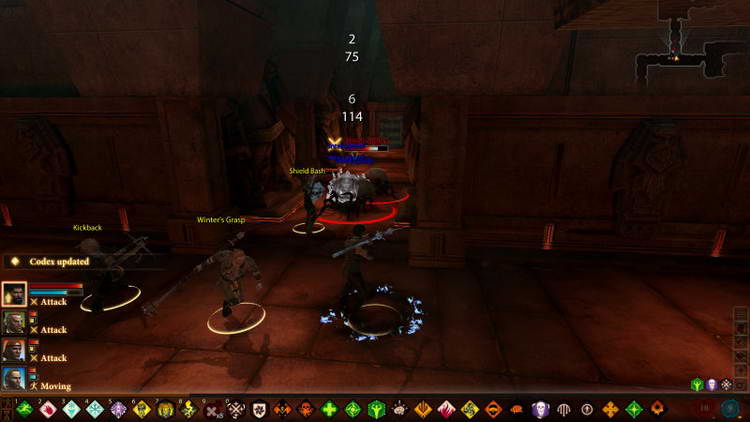Open the Codex updated notification
Image resolution: width=750 pixels, height=422 pixels.
(50, 262)
